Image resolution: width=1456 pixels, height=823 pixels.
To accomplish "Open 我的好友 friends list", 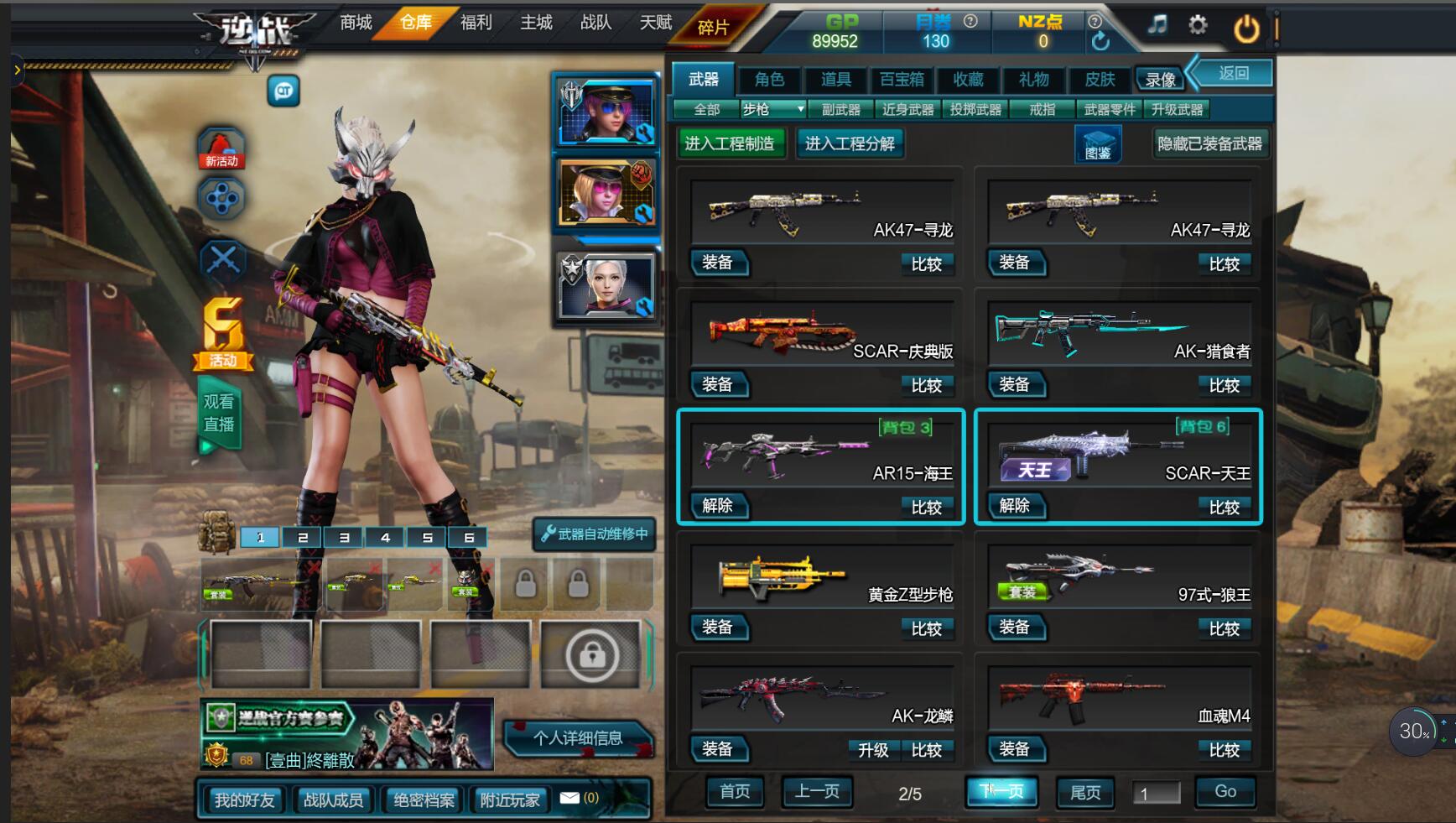I will (x=244, y=800).
